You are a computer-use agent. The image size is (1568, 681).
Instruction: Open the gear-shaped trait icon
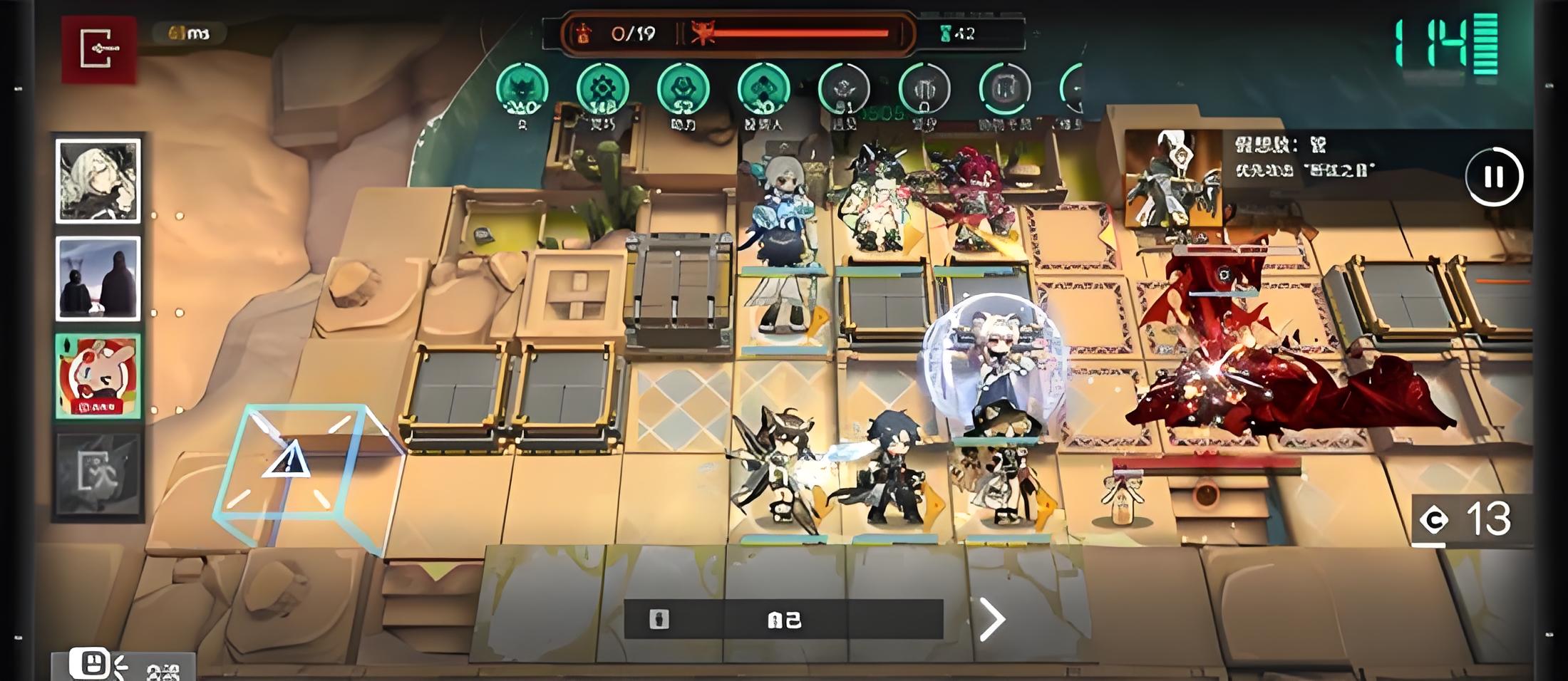[x=602, y=90]
